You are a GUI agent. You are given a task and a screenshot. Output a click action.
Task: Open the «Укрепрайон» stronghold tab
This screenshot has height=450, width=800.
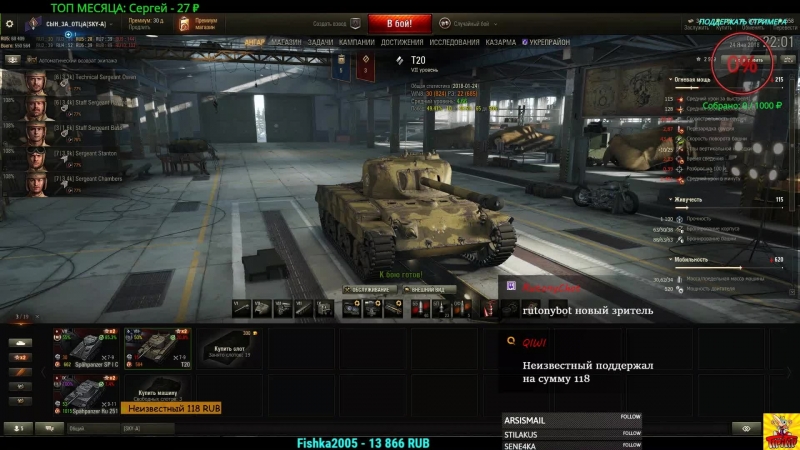tap(546, 43)
